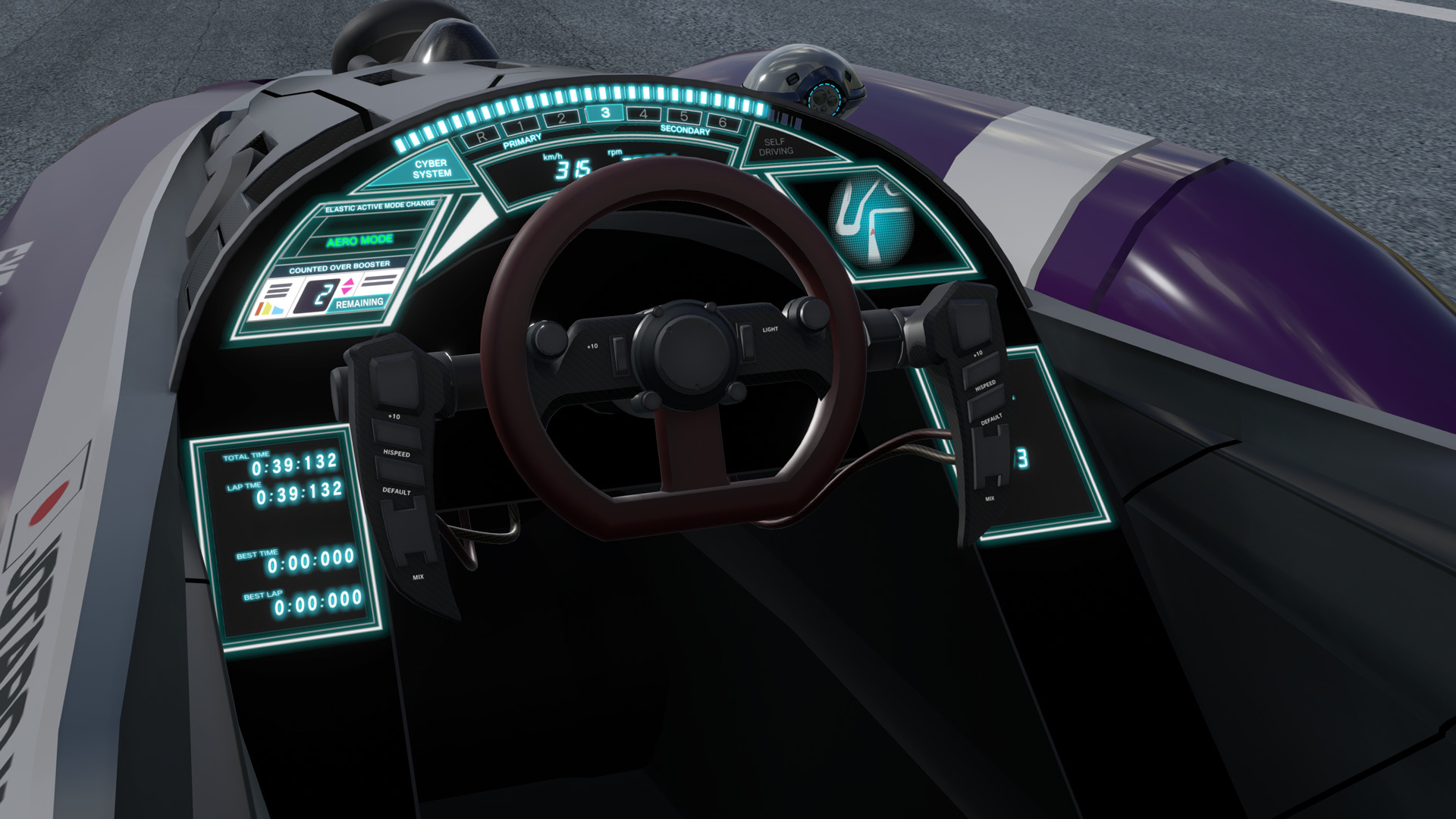This screenshot has height=819, width=1456.
Task: Click the colored booster bar chart
Action: pyautogui.click(x=270, y=309)
